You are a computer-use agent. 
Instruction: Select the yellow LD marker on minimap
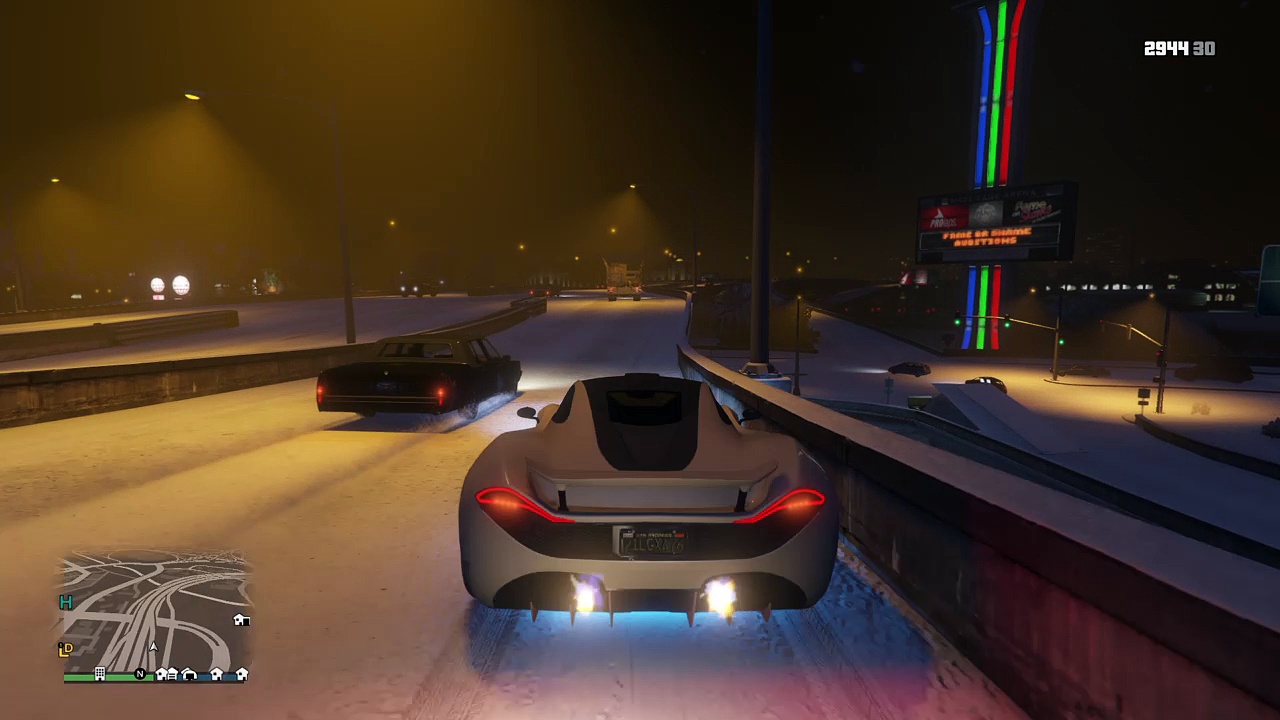(66, 649)
